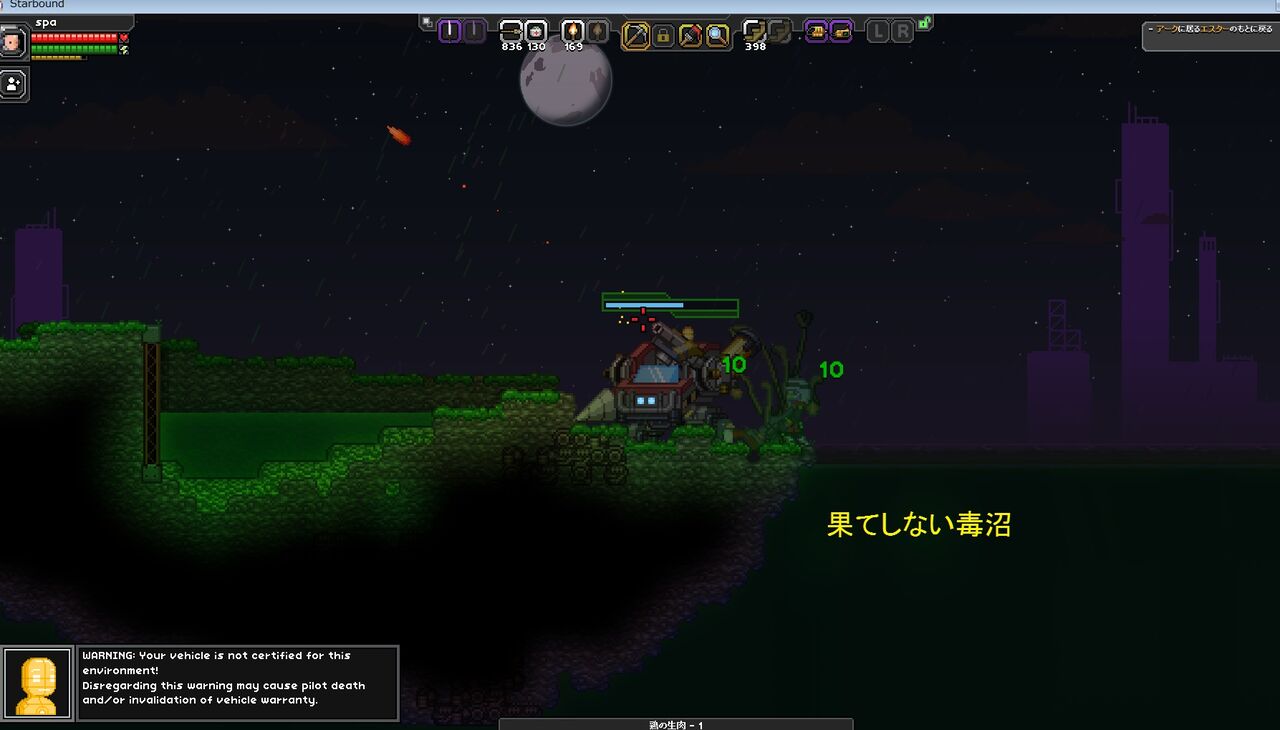Open the add party member button
Image resolution: width=1280 pixels, height=730 pixels.
pos(11,84)
